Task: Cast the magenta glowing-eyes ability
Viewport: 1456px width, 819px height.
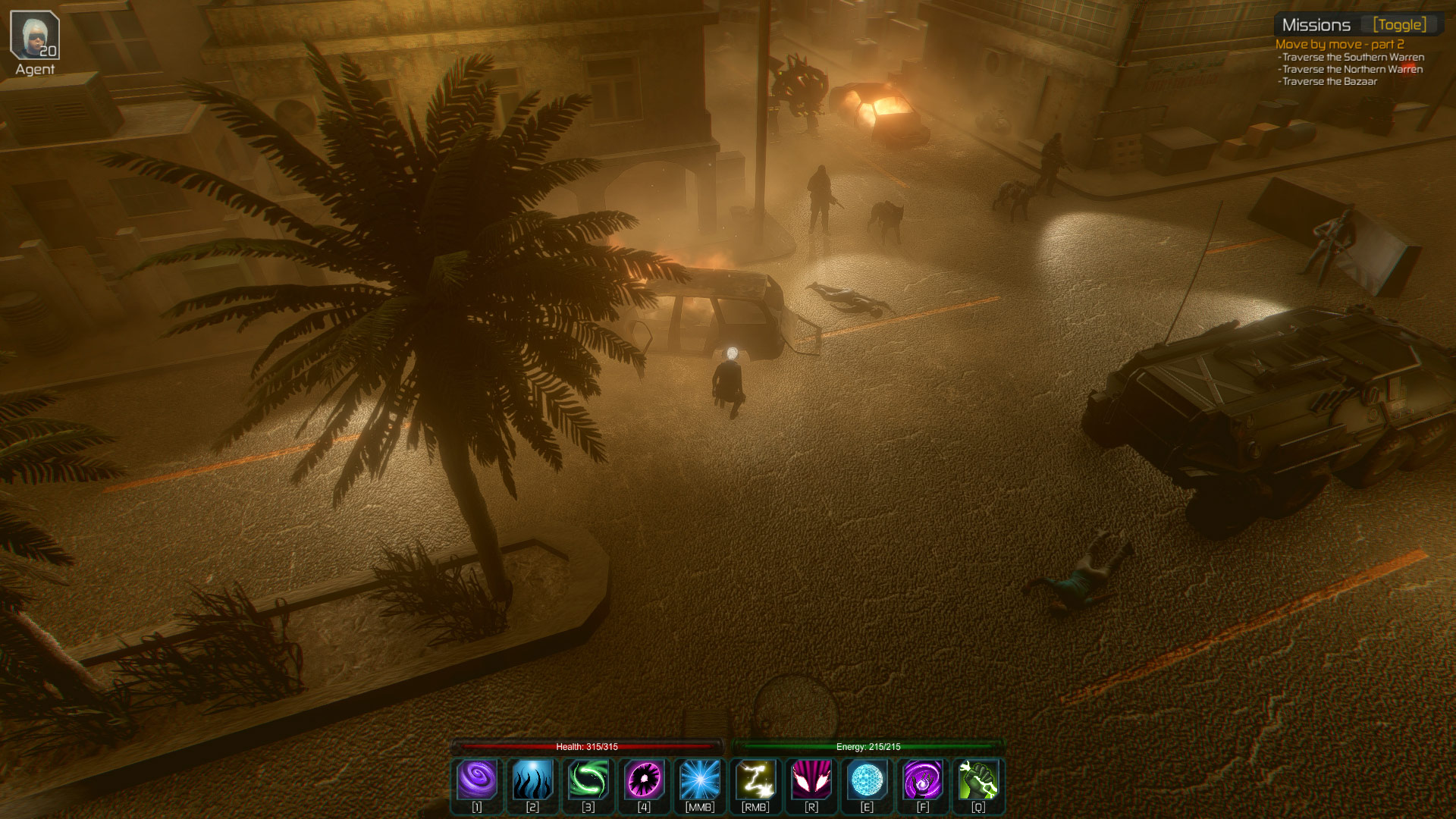Action: point(811,780)
